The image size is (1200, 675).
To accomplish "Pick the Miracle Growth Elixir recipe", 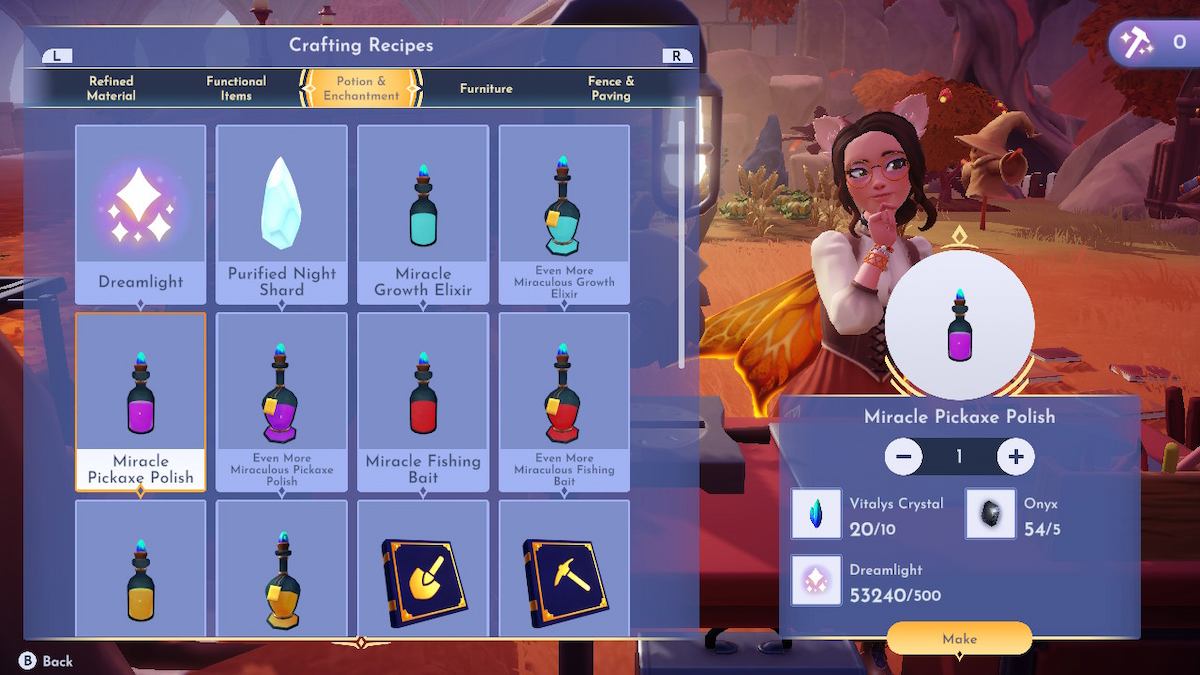I will [x=423, y=214].
